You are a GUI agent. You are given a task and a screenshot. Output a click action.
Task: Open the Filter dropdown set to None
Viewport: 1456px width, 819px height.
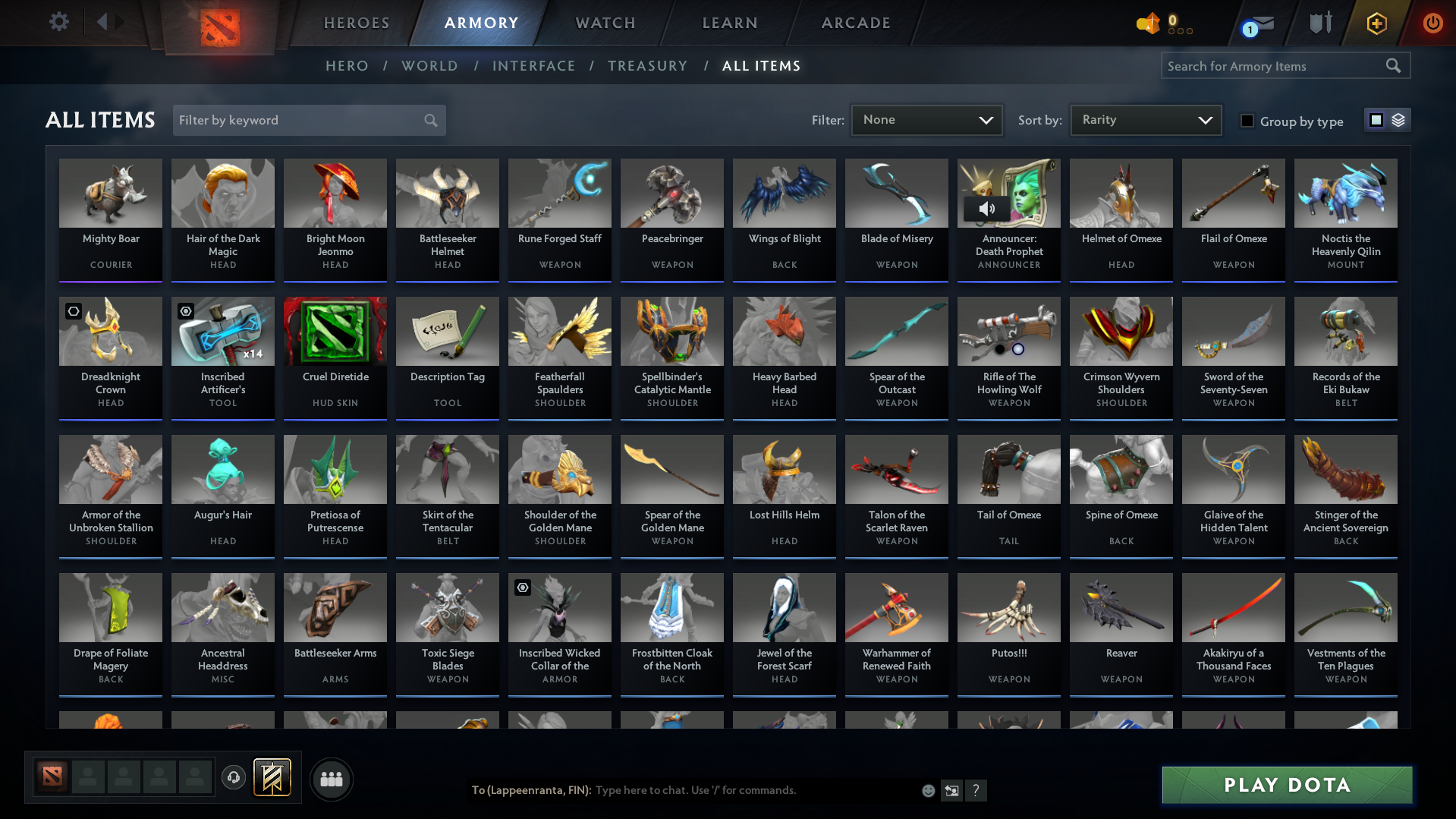(926, 120)
